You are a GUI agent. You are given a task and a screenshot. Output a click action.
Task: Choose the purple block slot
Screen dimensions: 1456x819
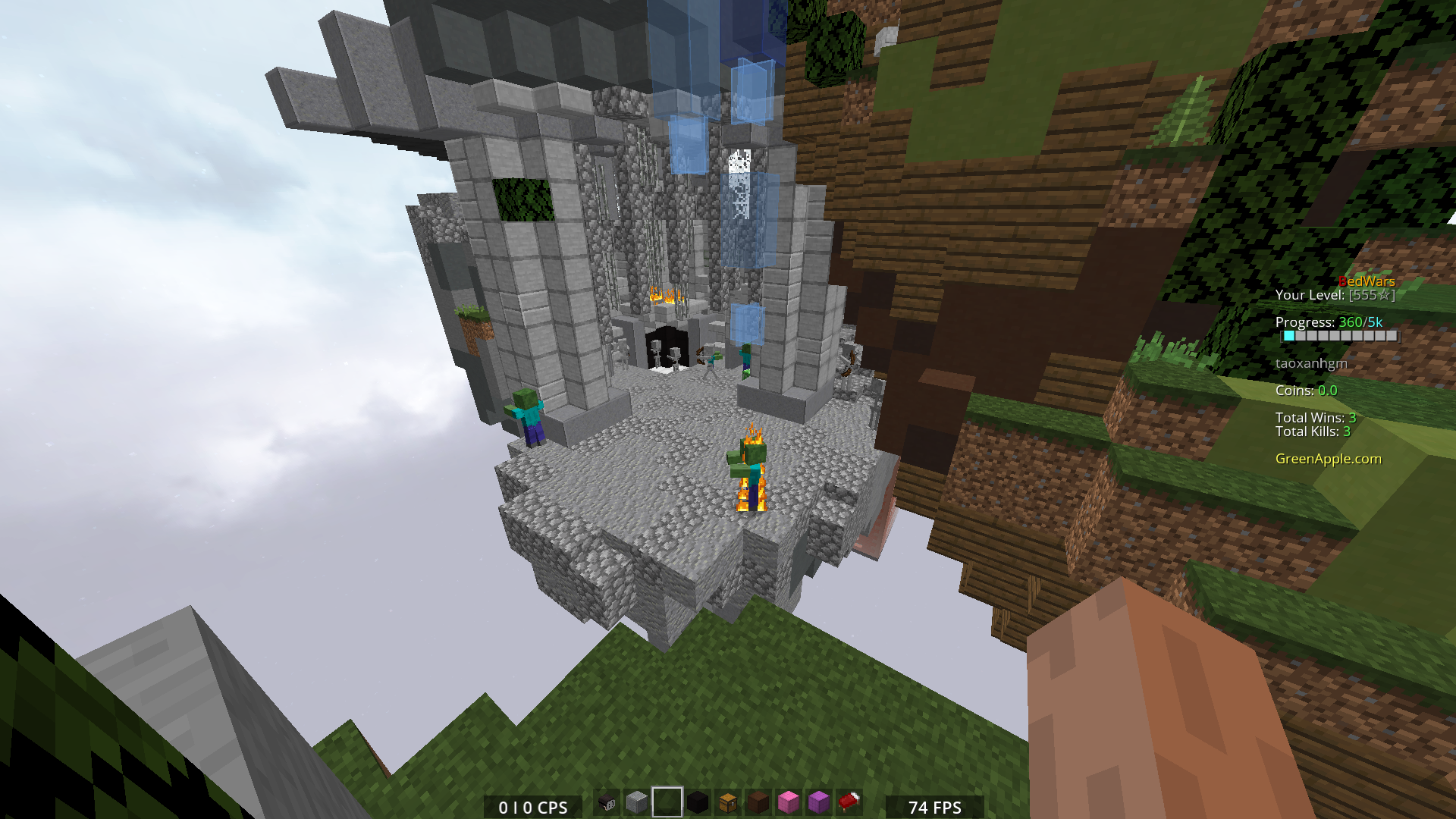coord(819,802)
